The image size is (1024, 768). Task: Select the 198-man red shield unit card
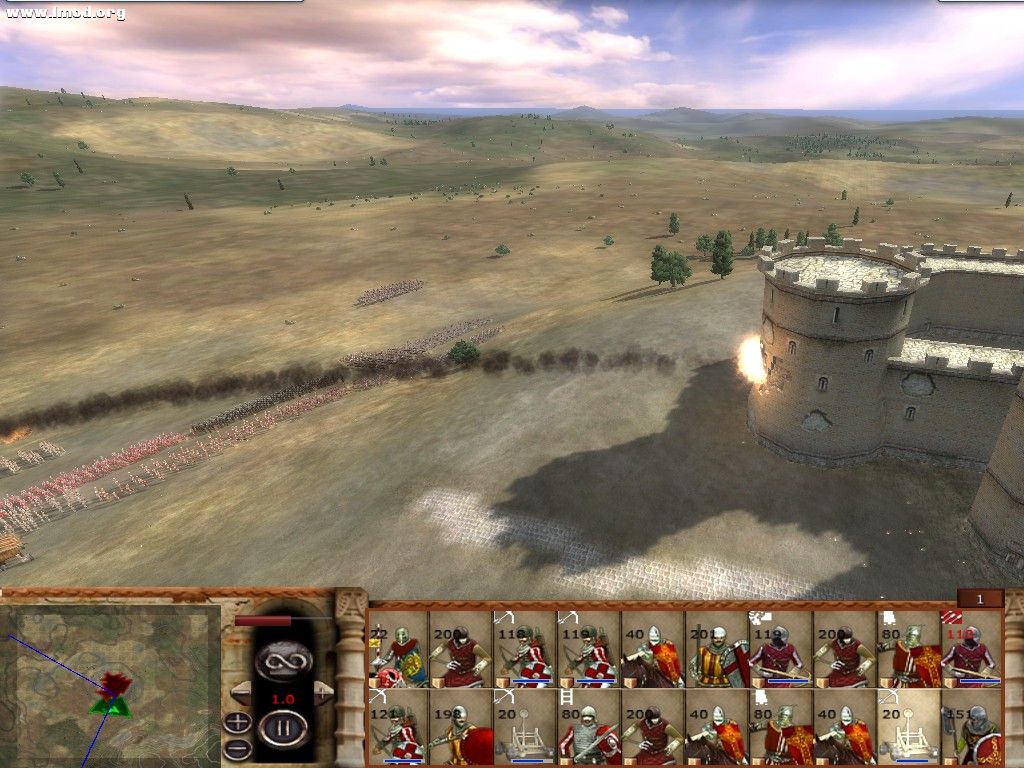(x=462, y=727)
